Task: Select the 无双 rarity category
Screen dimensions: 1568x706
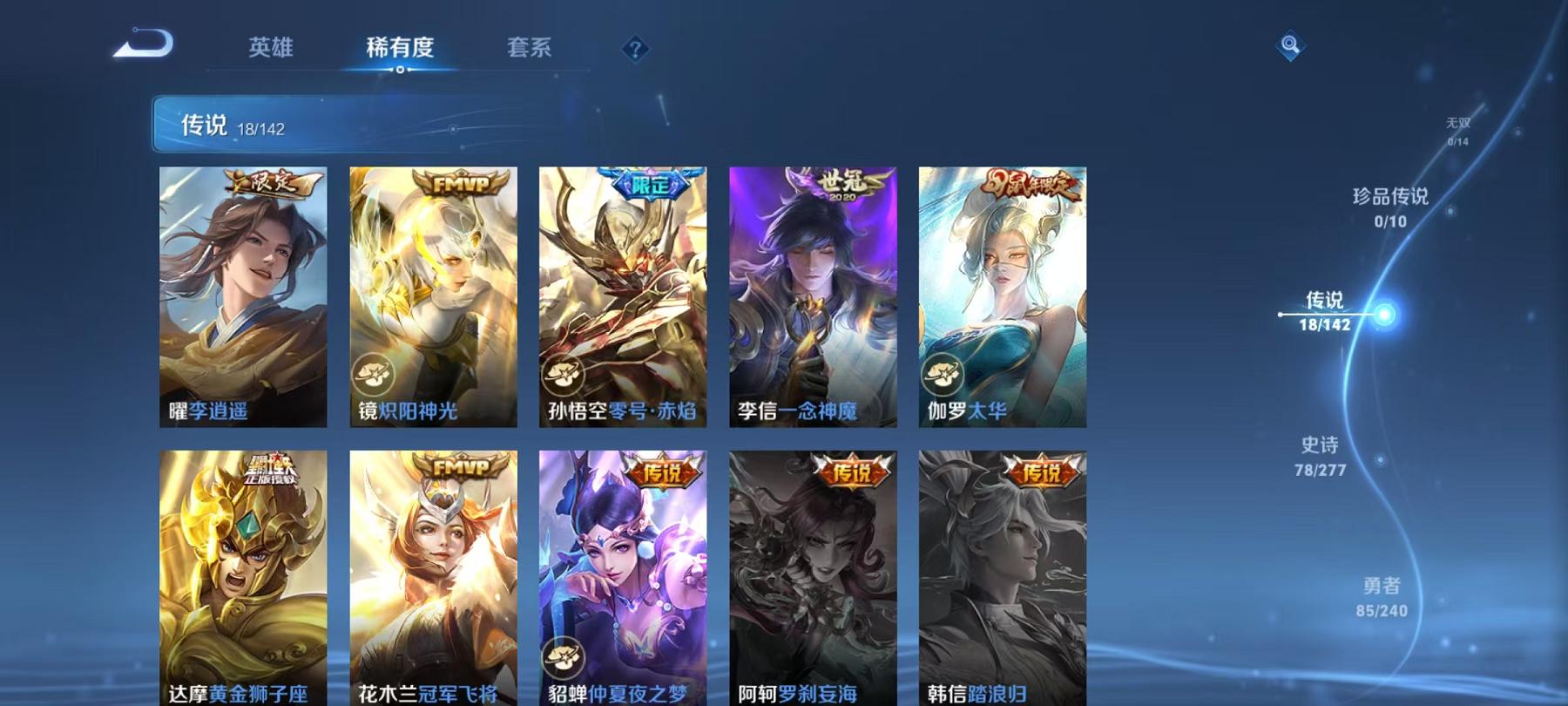Action: coord(1456,131)
